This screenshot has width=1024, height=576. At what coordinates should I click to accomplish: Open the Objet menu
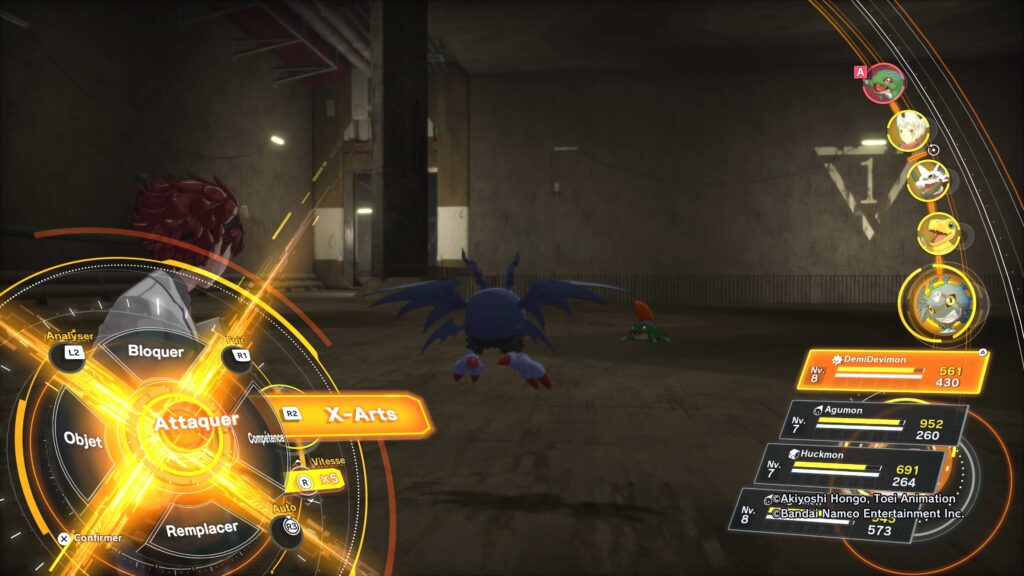[84, 440]
